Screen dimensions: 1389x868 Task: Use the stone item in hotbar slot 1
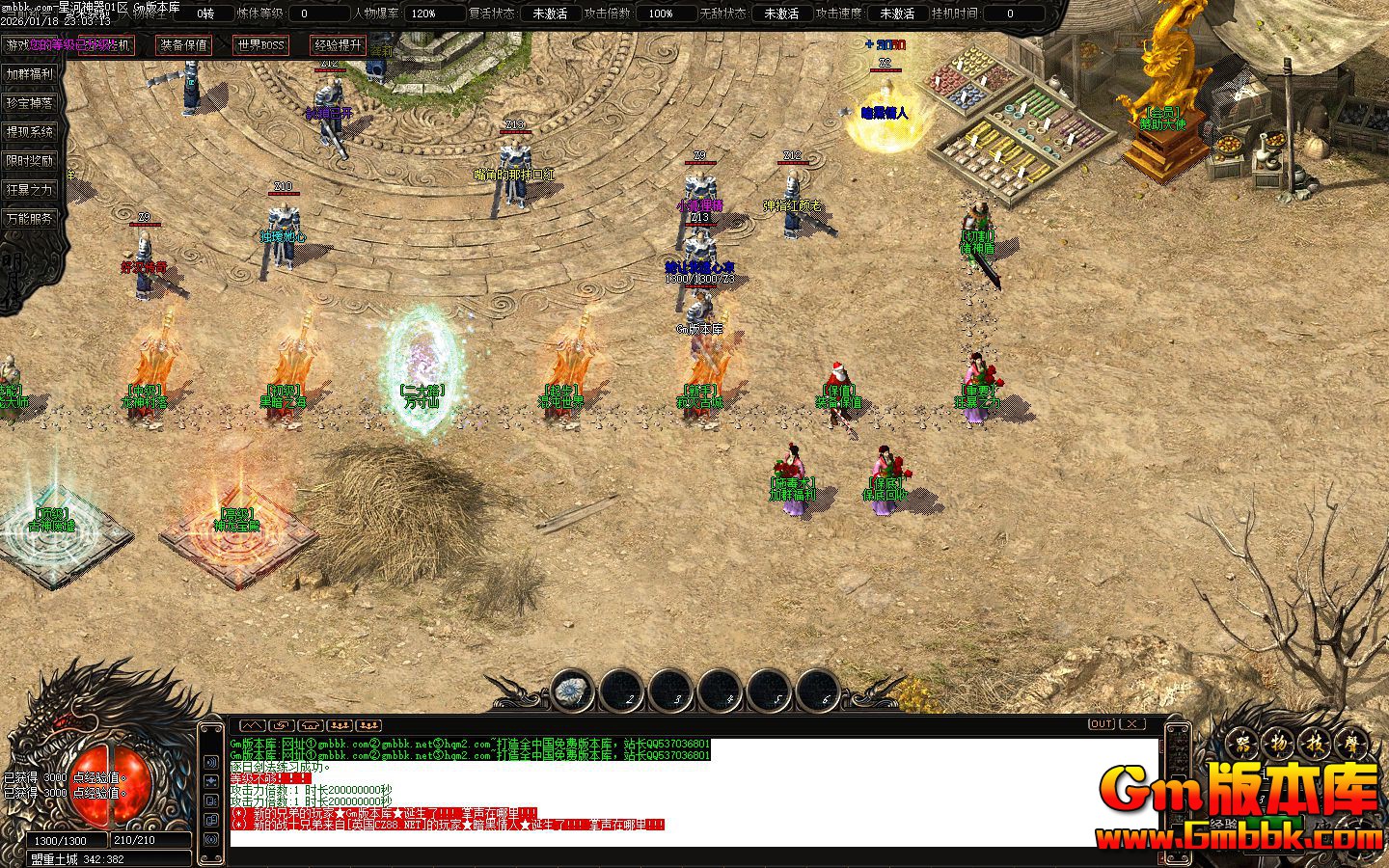[x=573, y=691]
